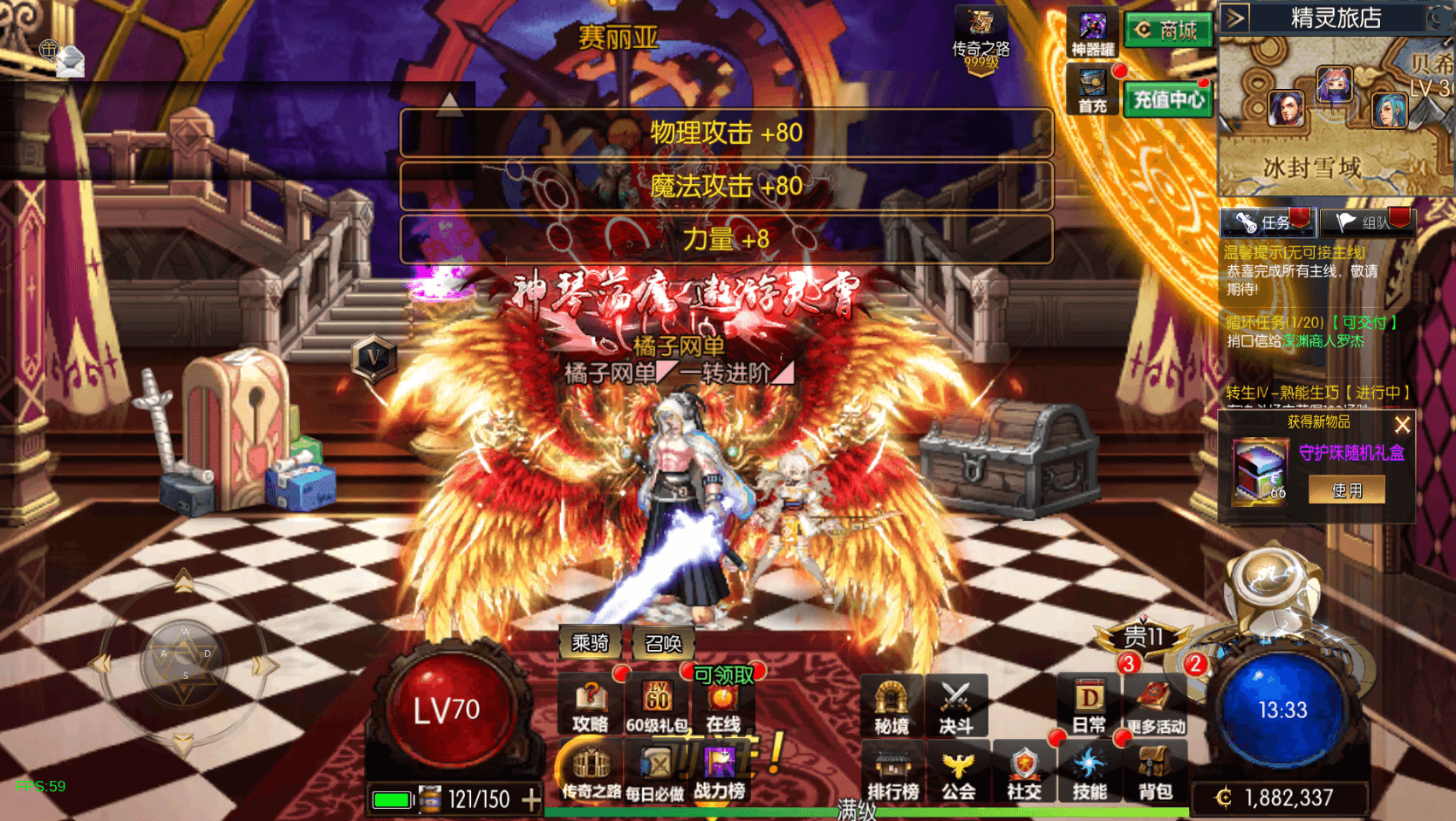1456x821 pixels.
Task: Close the 获得新物品 popup
Action: tap(1402, 425)
